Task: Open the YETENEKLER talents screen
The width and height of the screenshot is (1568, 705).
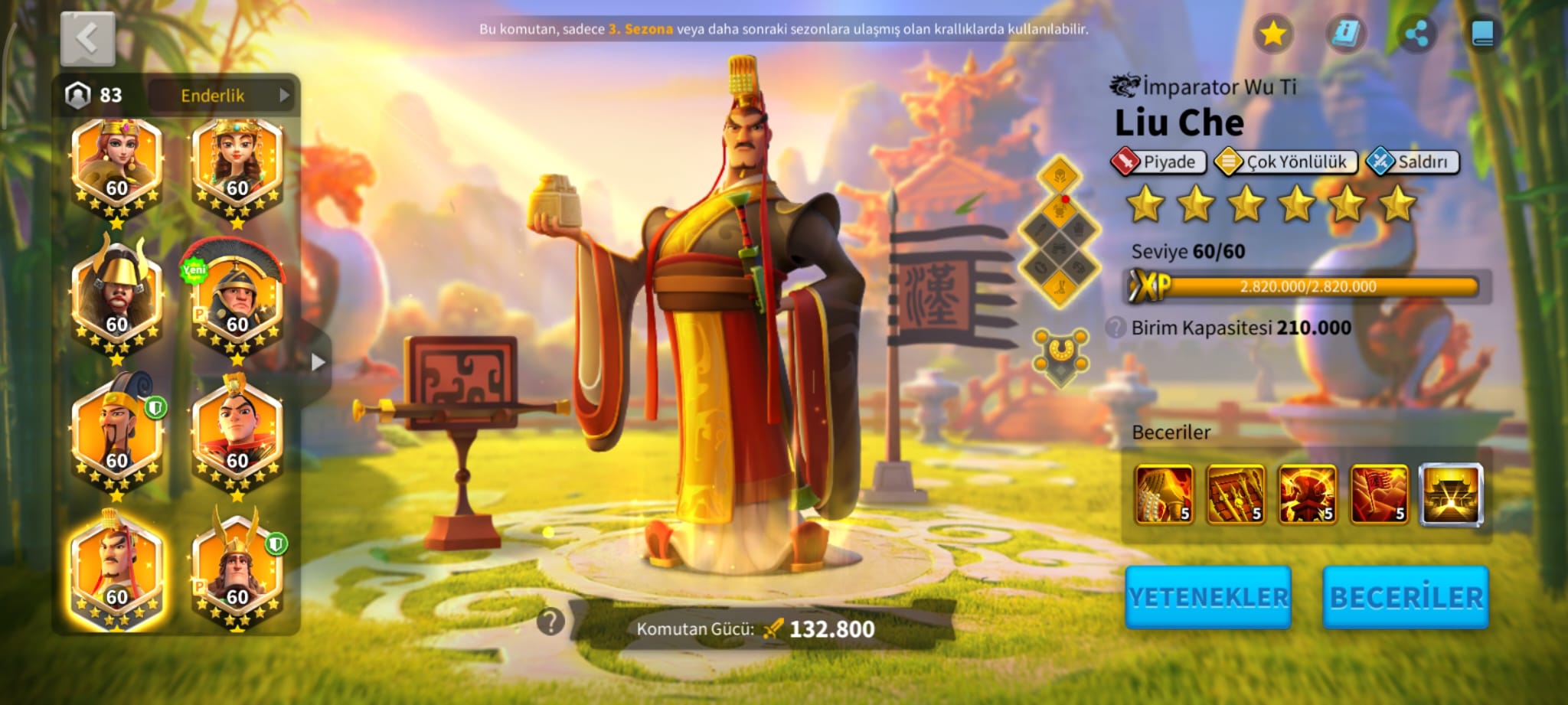Action: tap(1208, 597)
